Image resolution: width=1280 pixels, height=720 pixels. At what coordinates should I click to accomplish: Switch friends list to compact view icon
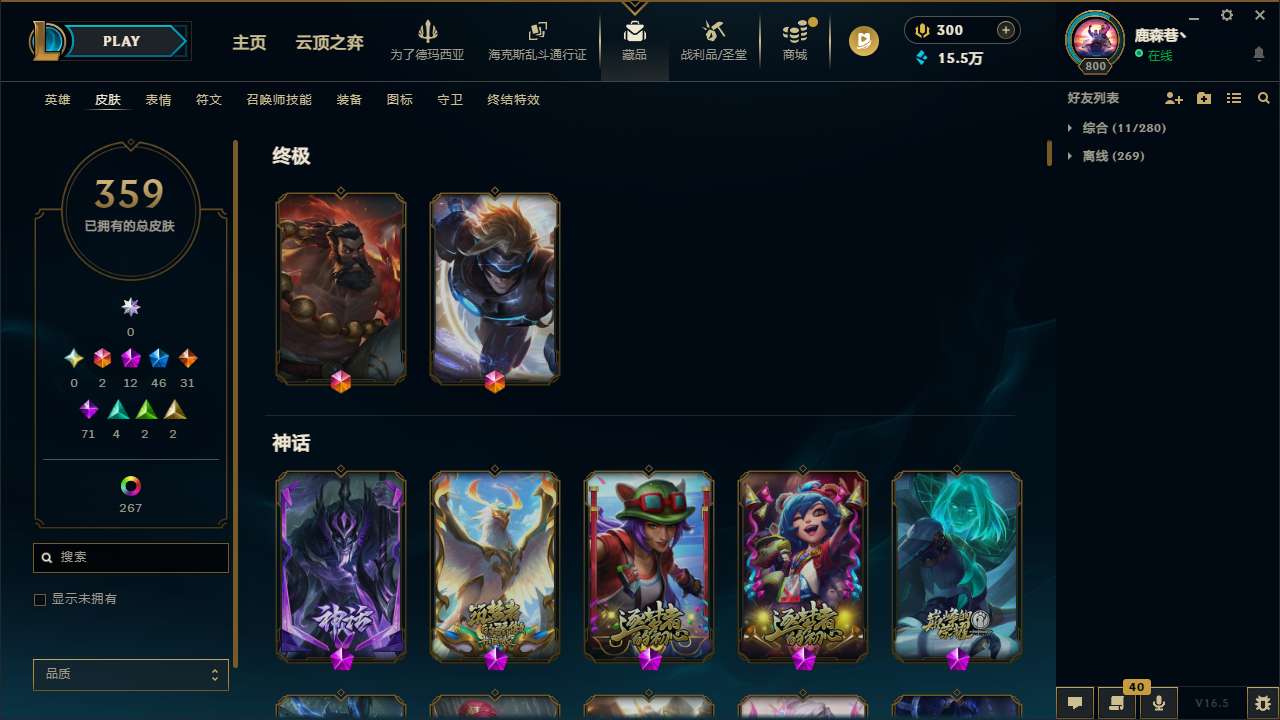point(1234,98)
